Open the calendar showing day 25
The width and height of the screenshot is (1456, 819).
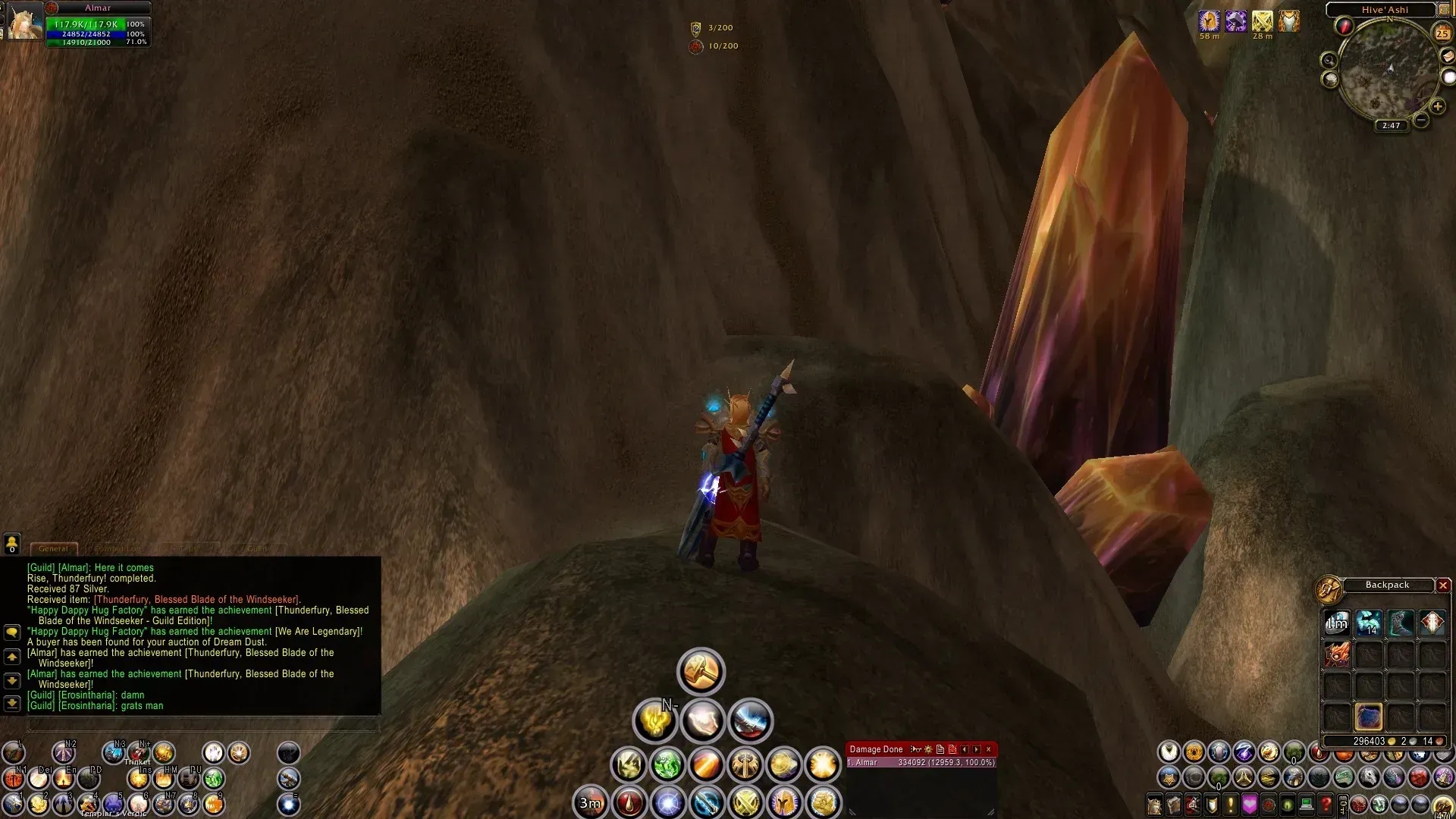coord(1442,33)
